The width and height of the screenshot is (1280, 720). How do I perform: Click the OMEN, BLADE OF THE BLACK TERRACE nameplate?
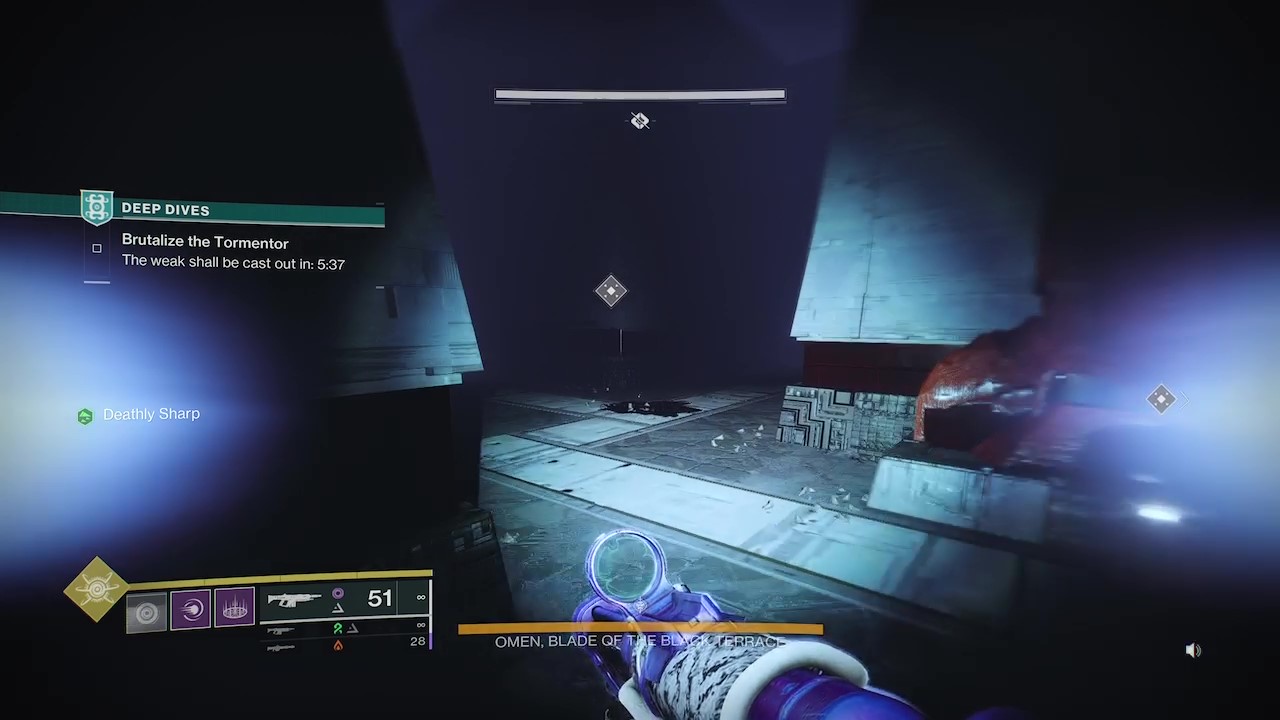click(640, 641)
